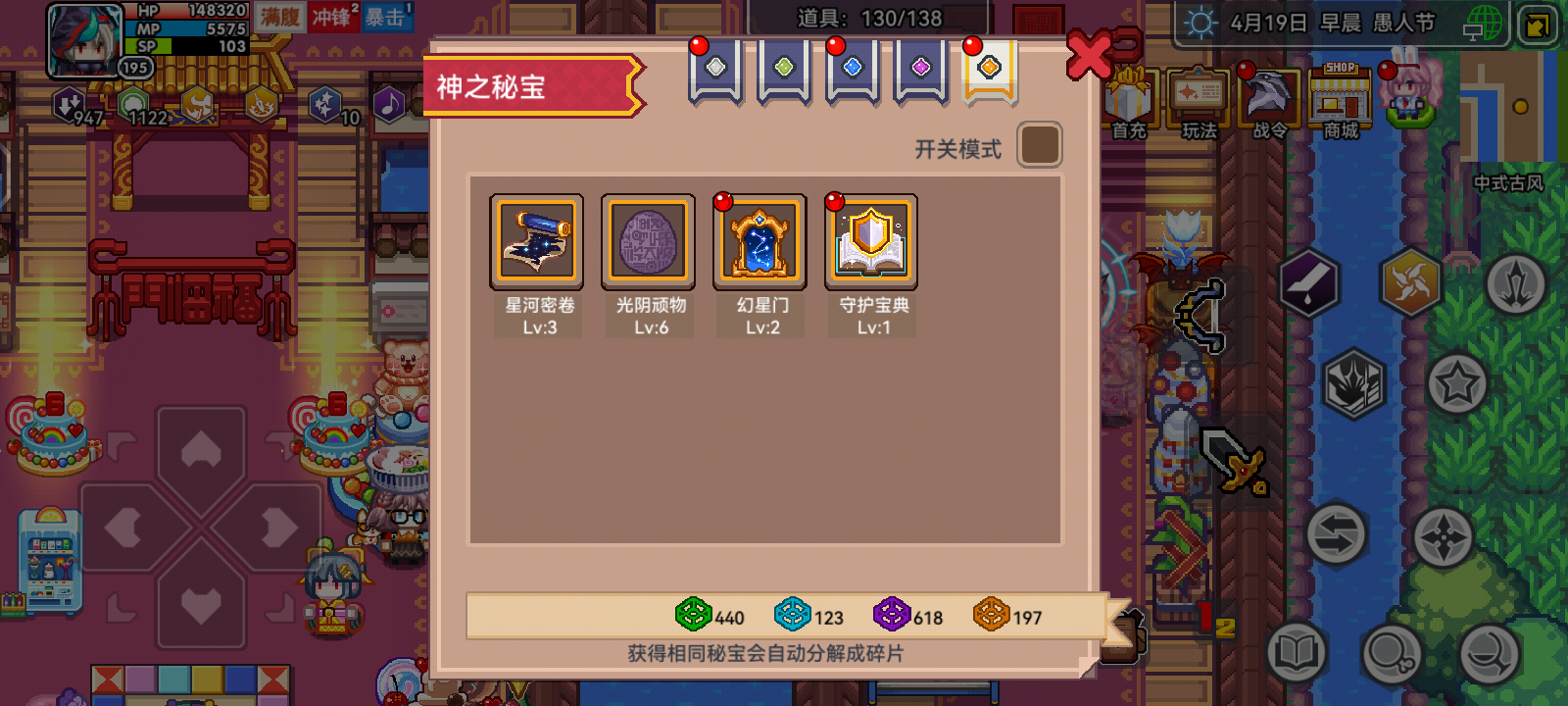Tap the player avatar portrait top left
This screenshot has width=1568, height=706.
82,41
